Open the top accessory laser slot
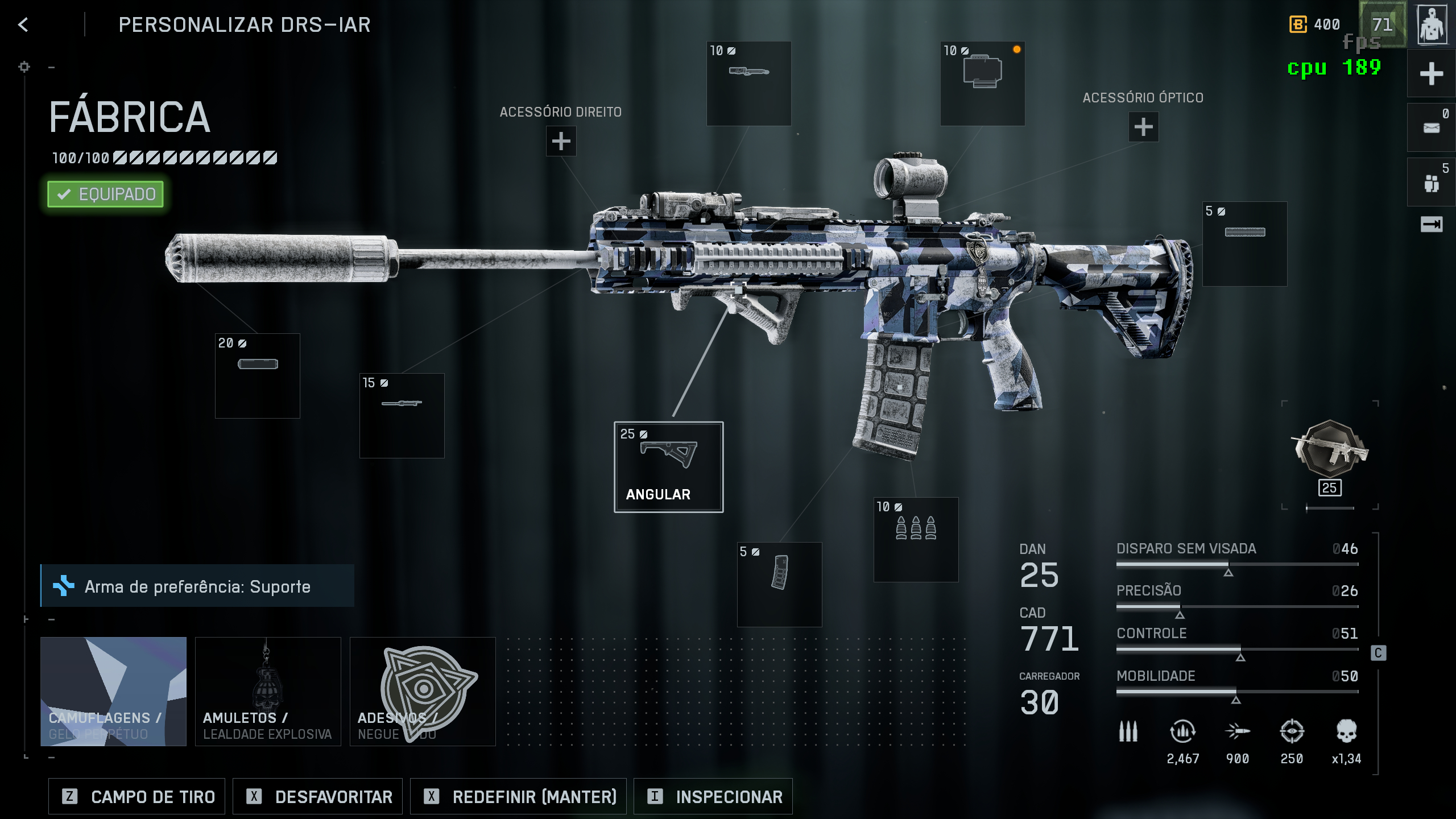This screenshot has width=1456, height=819. 748,83
